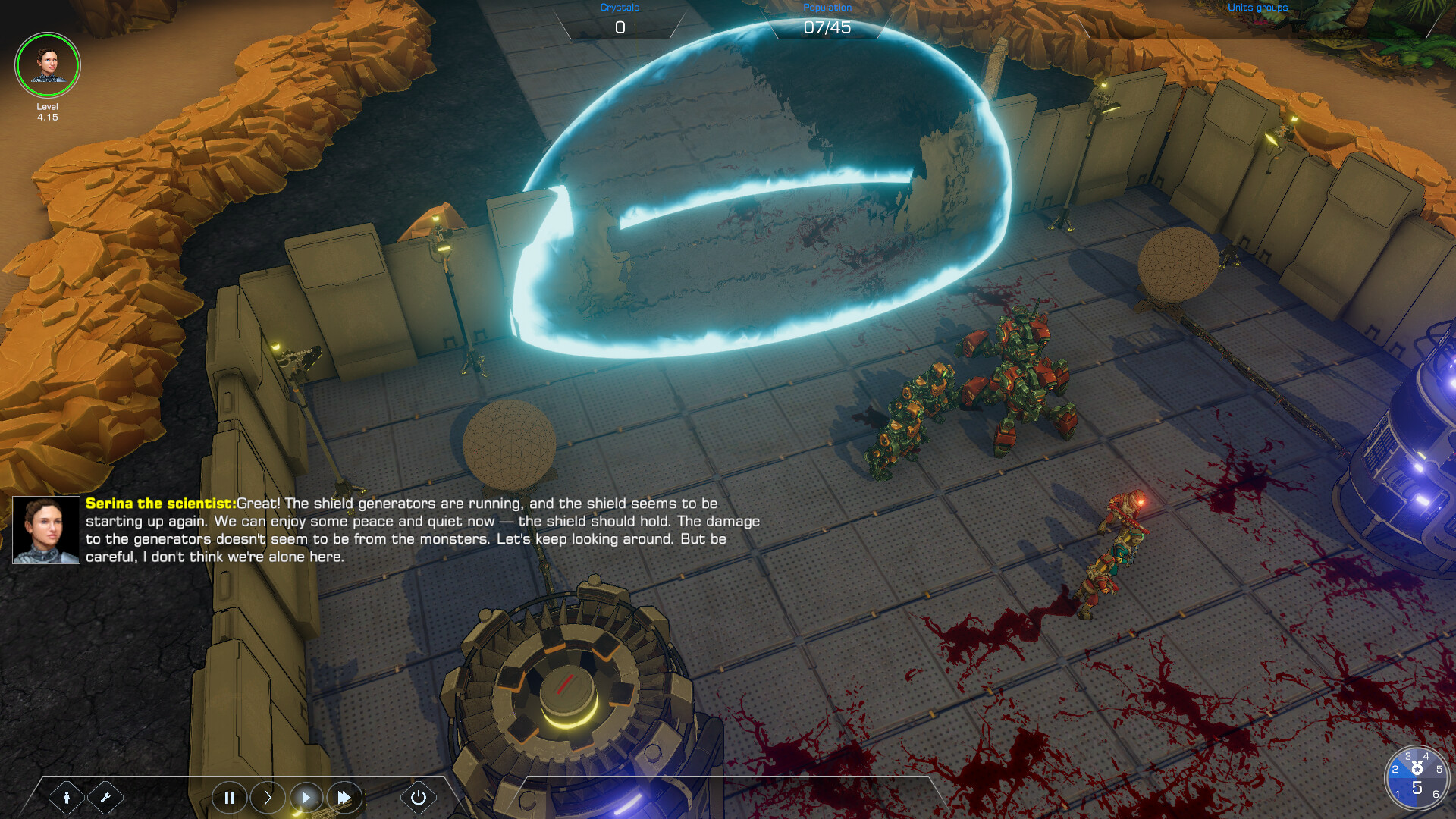The height and width of the screenshot is (819, 1456).
Task: Pause the game simulation
Action: (231, 798)
